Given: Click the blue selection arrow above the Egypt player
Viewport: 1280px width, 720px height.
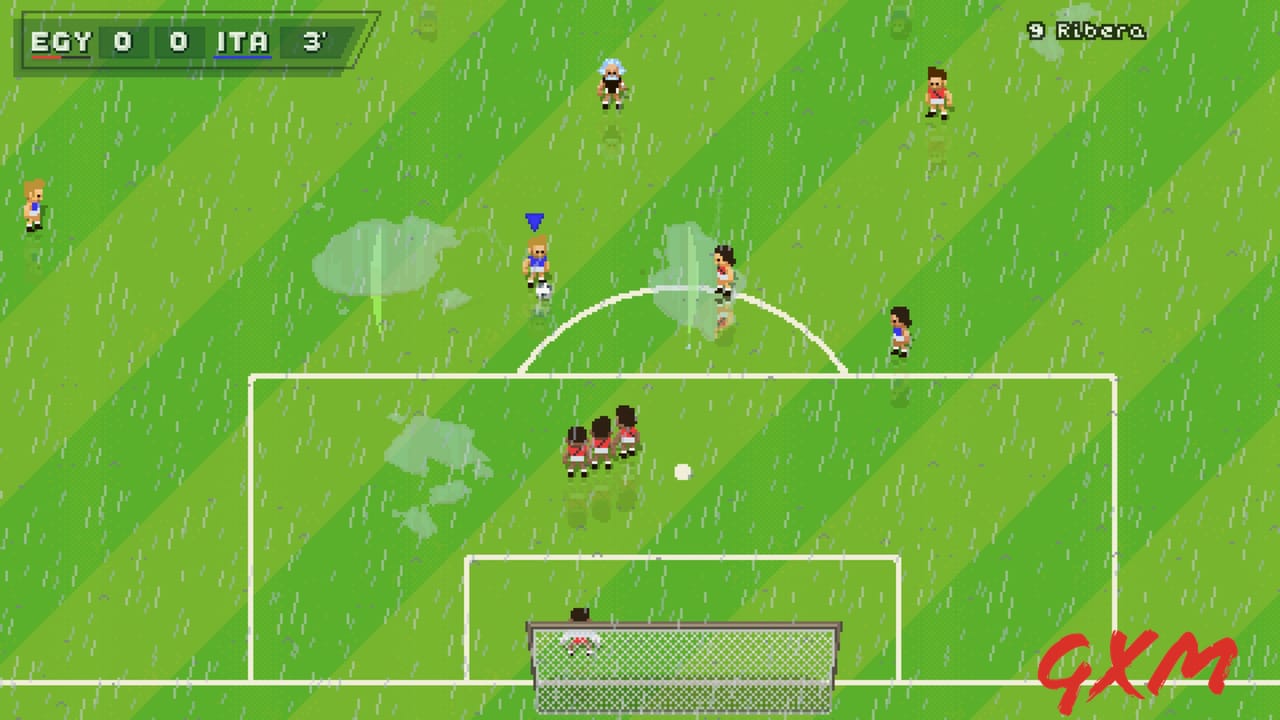Looking at the screenshot, I should [535, 220].
